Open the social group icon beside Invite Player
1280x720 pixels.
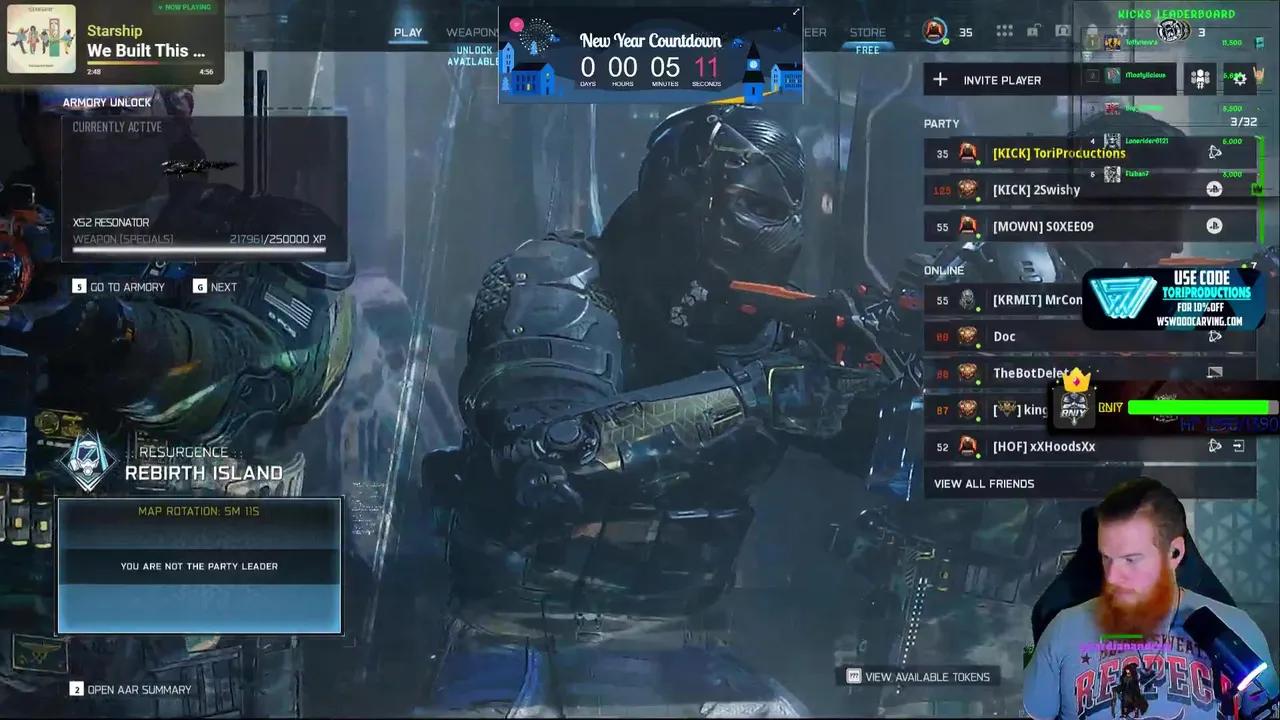pos(1200,80)
